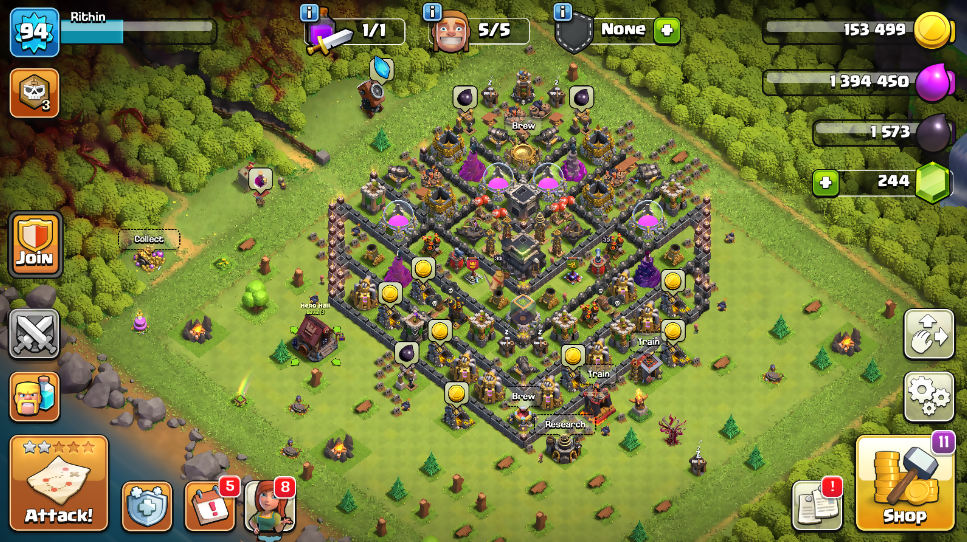Image resolution: width=967 pixels, height=542 pixels.
Task: Open the events calendar with 5 notifications
Action: 210,506
